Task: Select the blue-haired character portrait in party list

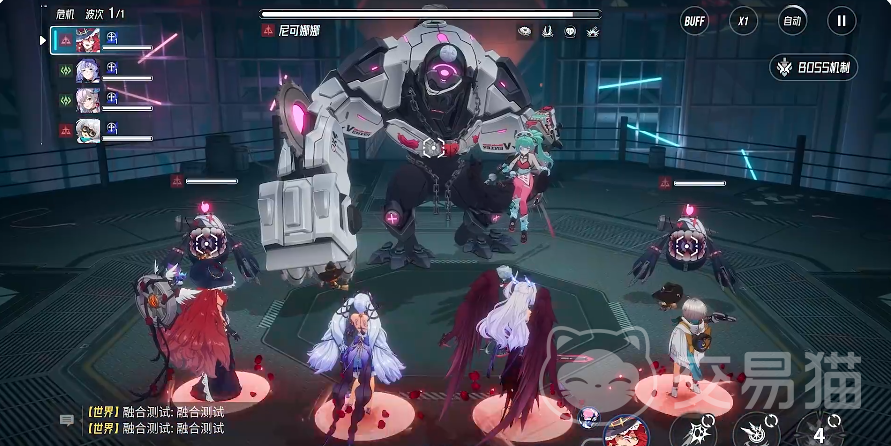Action: click(89, 71)
